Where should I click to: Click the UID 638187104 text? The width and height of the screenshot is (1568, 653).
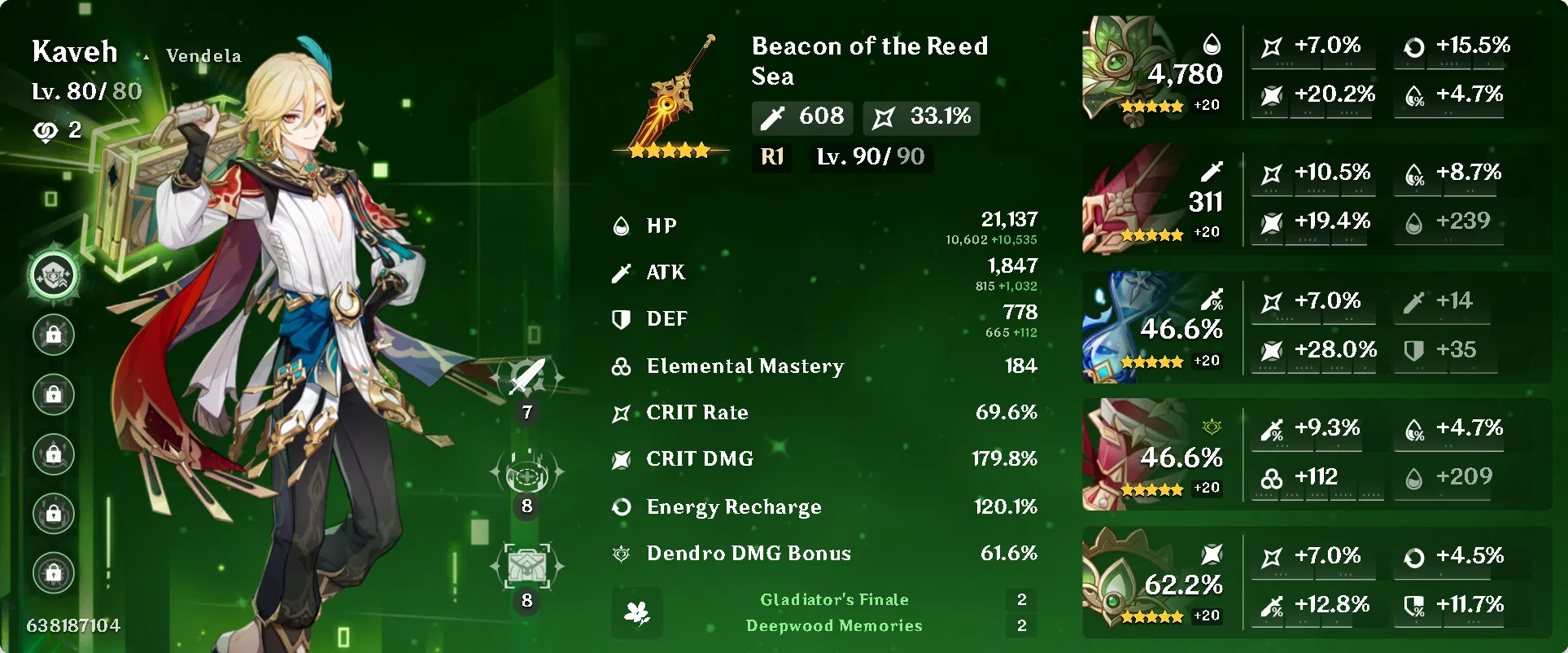pyautogui.click(x=72, y=625)
